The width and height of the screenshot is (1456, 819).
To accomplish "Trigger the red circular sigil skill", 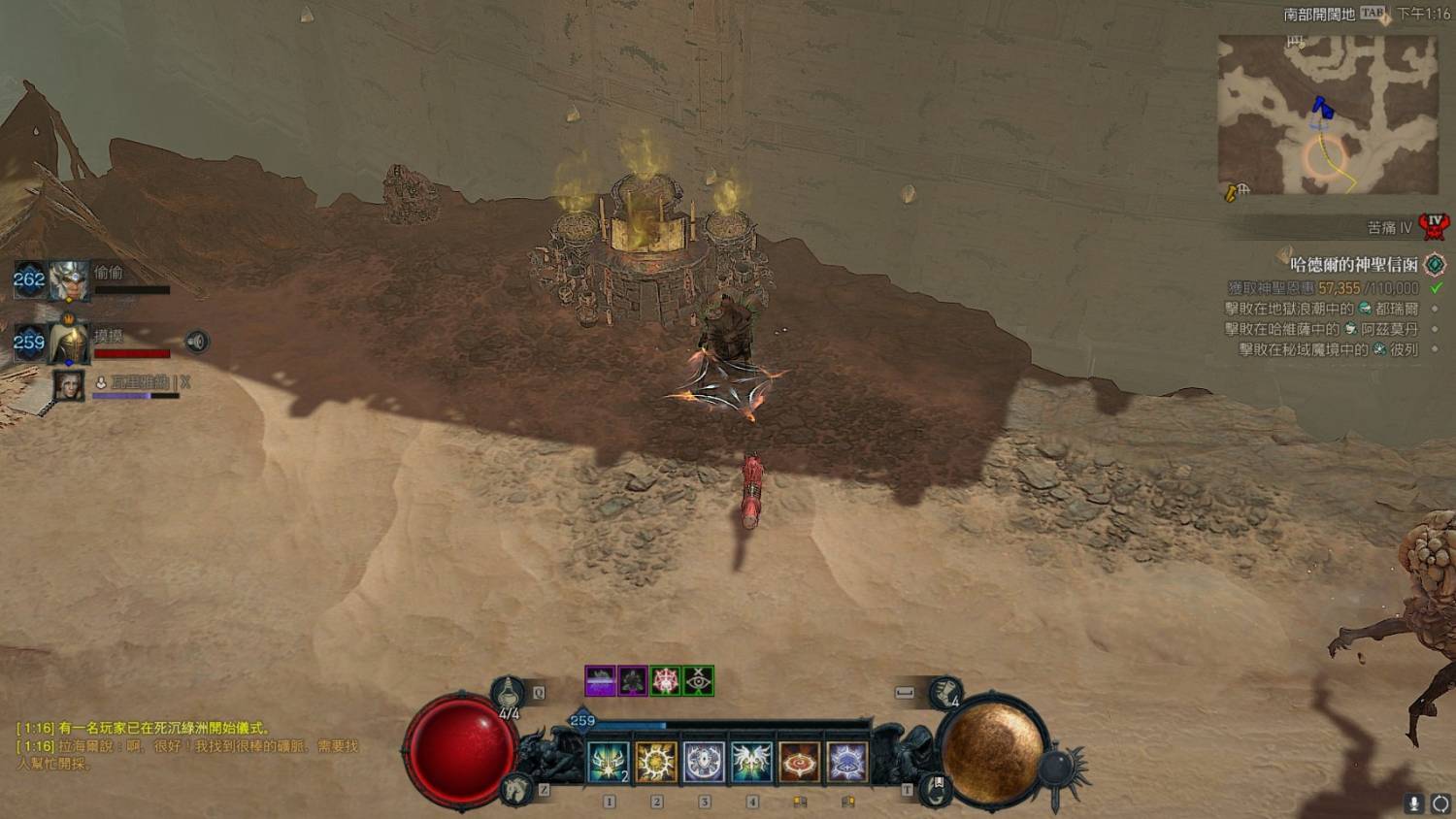I will coord(799,762).
